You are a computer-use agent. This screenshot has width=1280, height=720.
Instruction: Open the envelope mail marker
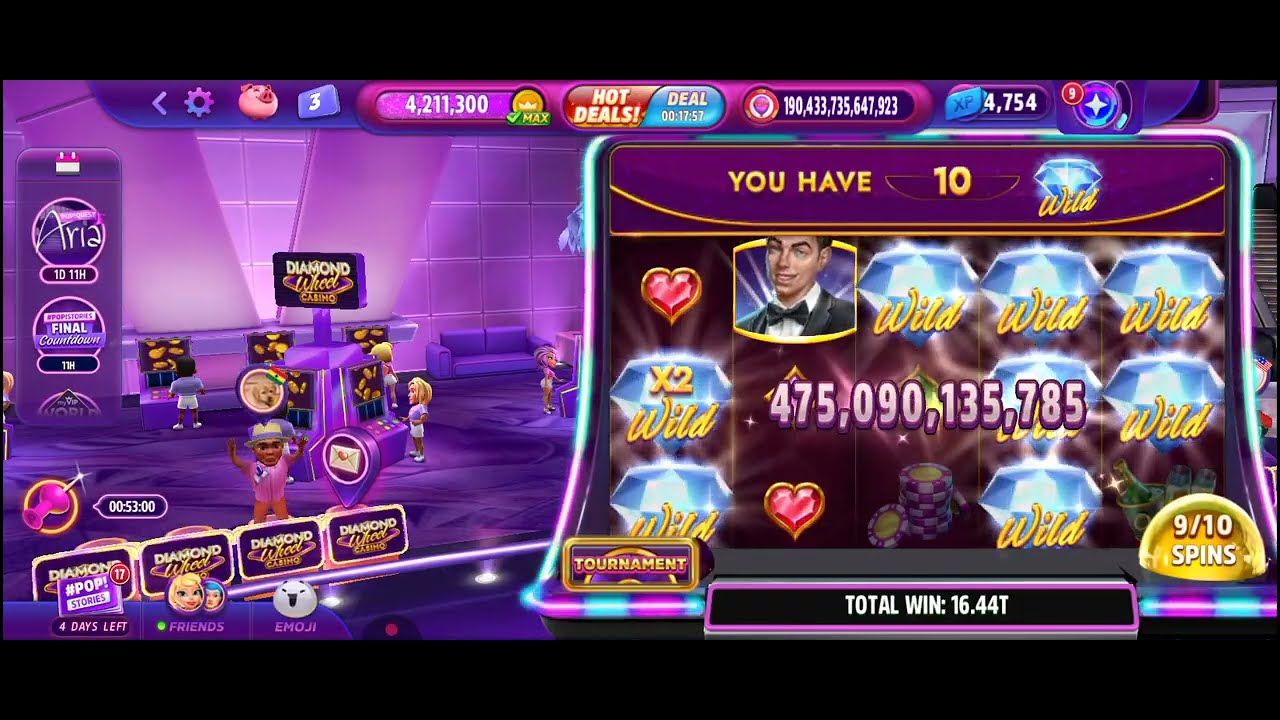[347, 459]
